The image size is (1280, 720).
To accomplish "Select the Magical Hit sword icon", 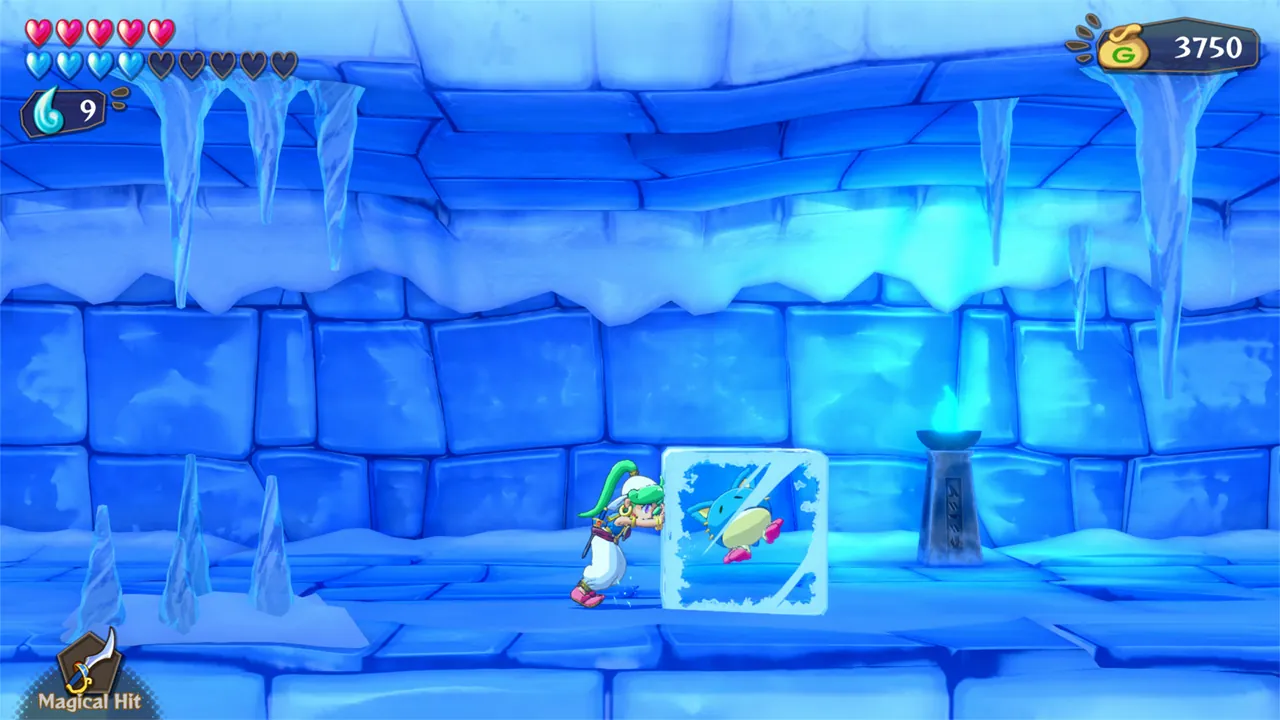I will pyautogui.click(x=88, y=668).
